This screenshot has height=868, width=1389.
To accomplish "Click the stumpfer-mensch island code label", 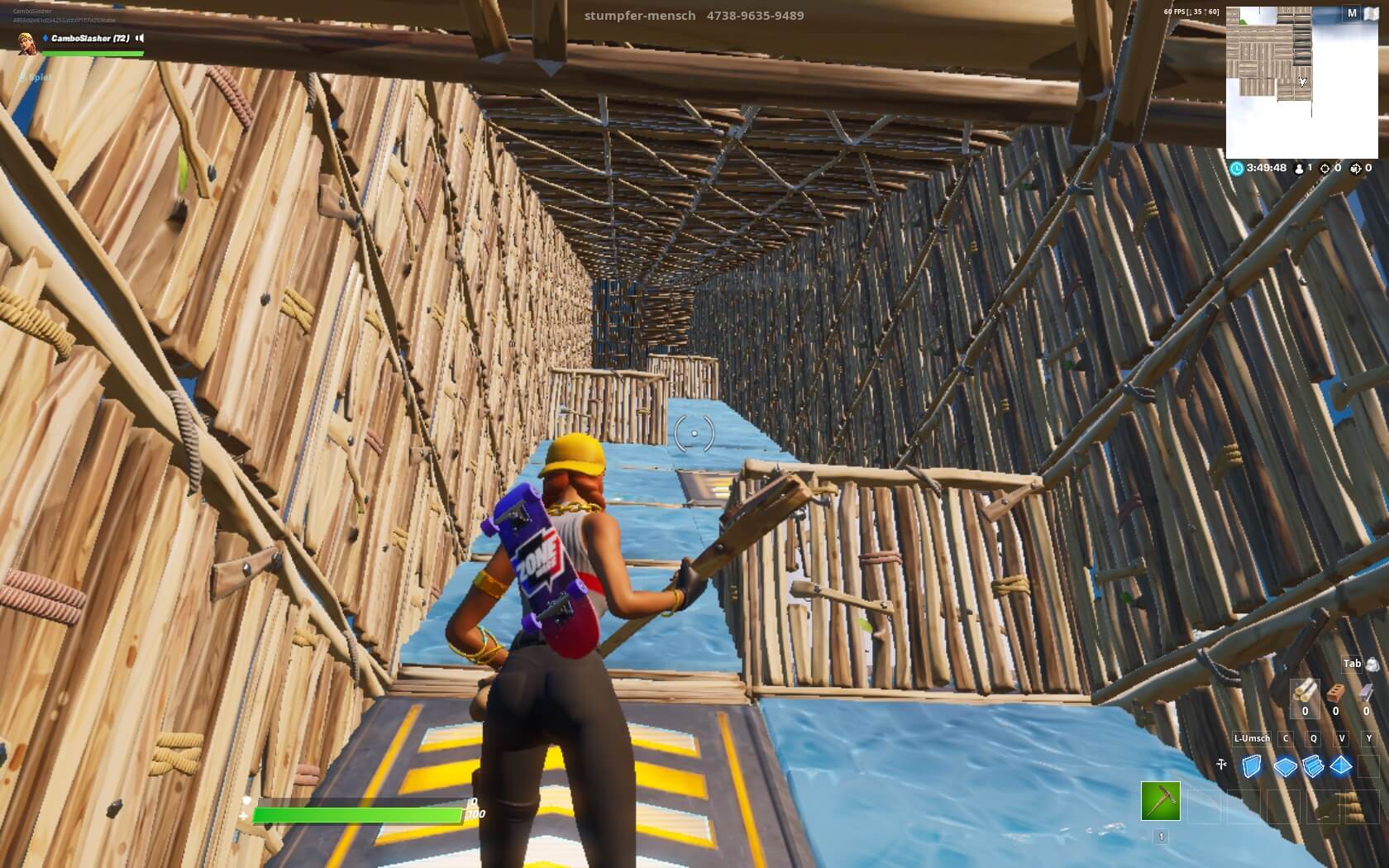I will [693, 16].
